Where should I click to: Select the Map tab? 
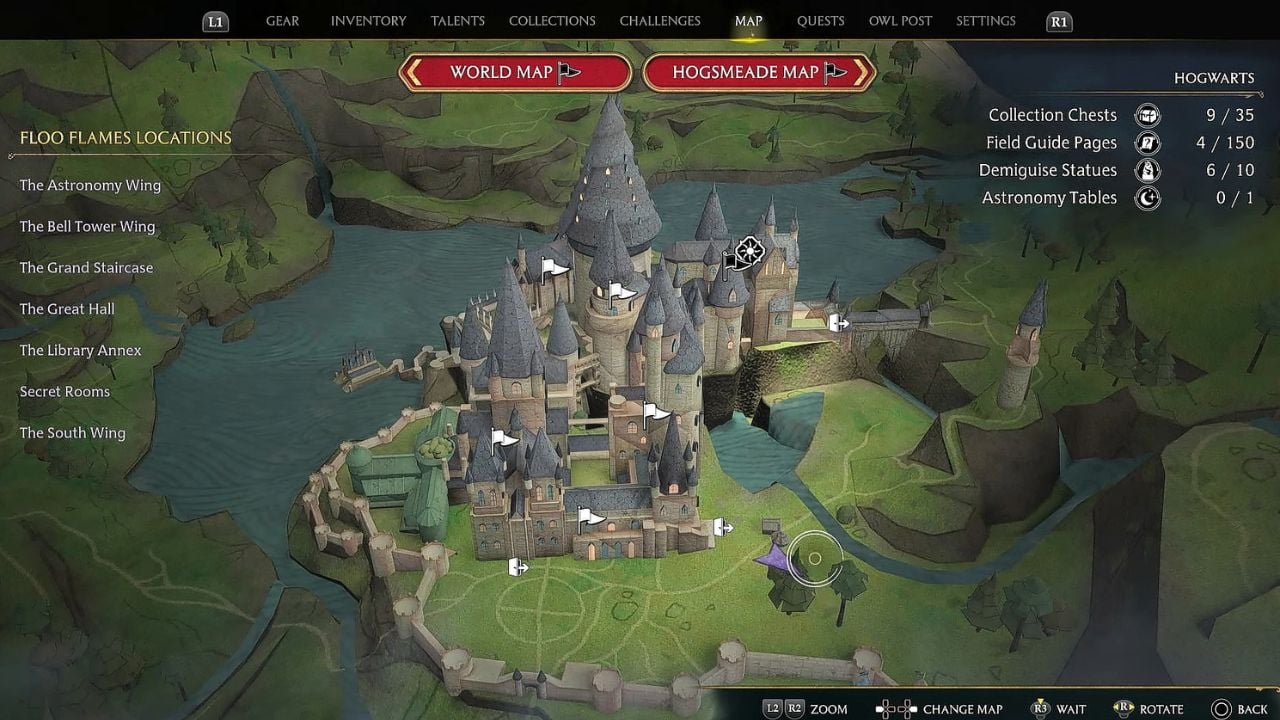pos(748,21)
